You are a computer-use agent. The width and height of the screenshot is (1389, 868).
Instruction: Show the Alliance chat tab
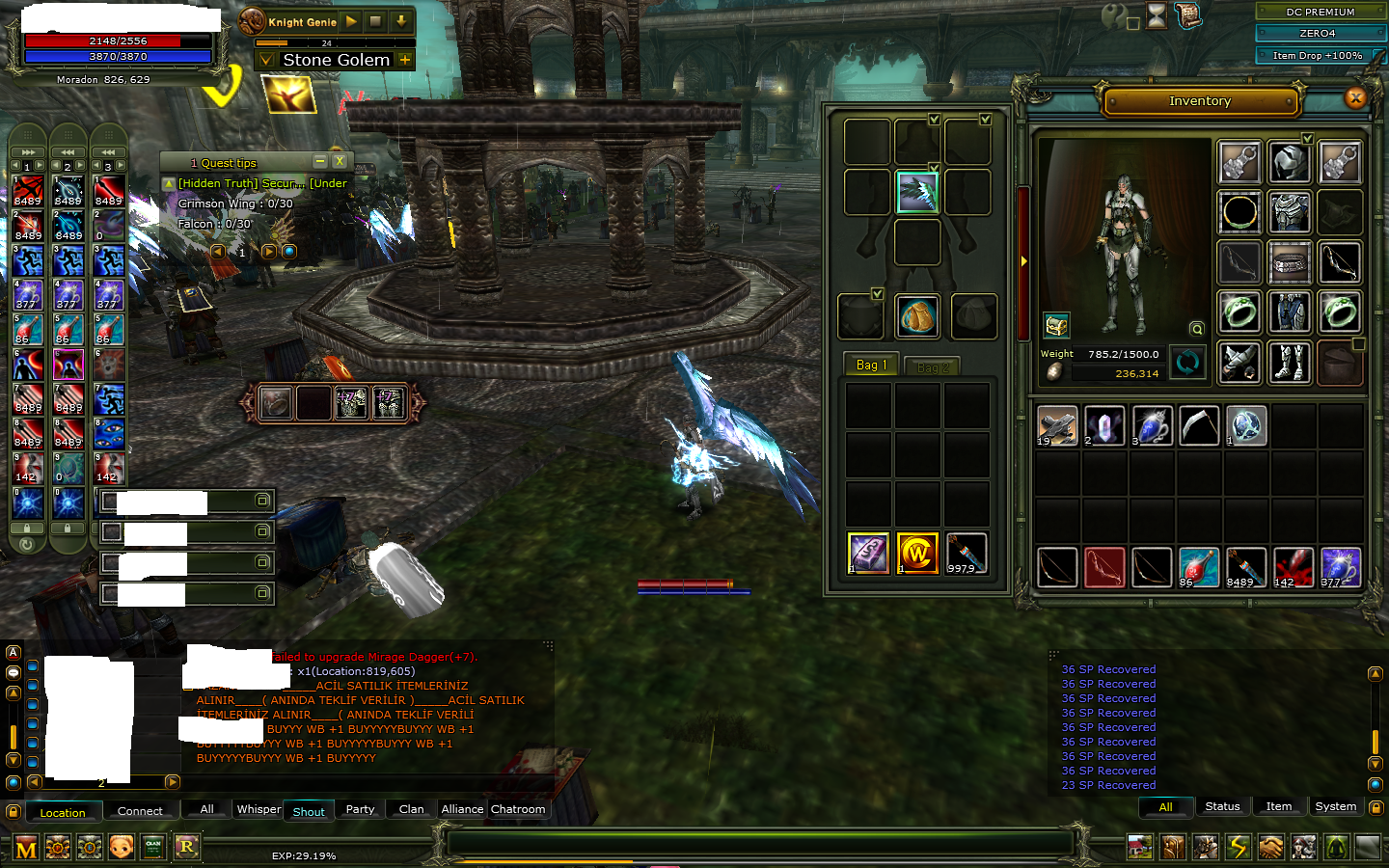coord(462,809)
